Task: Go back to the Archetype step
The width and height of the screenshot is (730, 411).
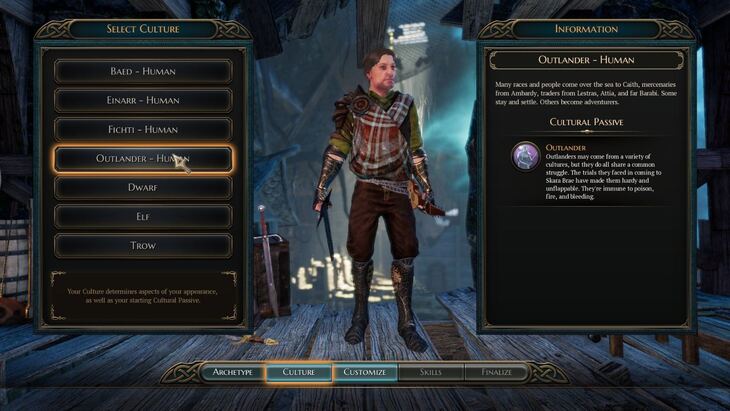Action: 233,372
